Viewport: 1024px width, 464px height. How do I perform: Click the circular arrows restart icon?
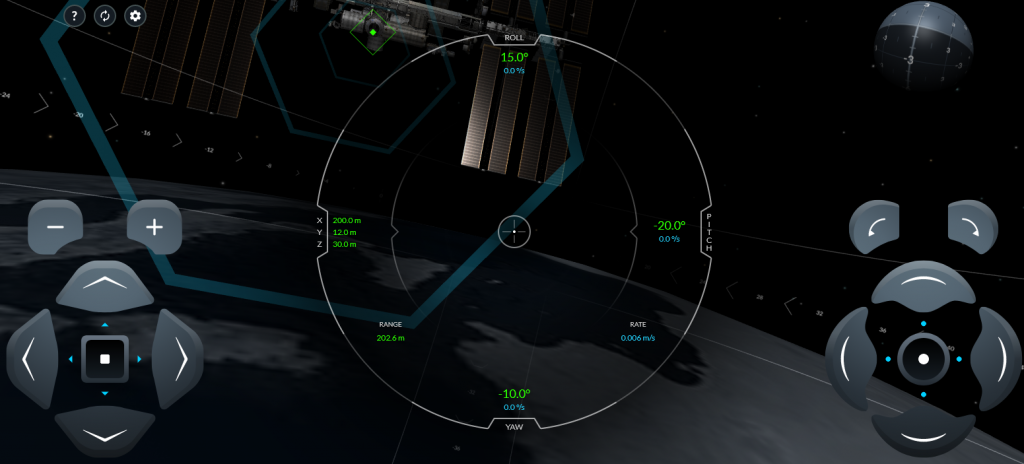pyautogui.click(x=105, y=16)
